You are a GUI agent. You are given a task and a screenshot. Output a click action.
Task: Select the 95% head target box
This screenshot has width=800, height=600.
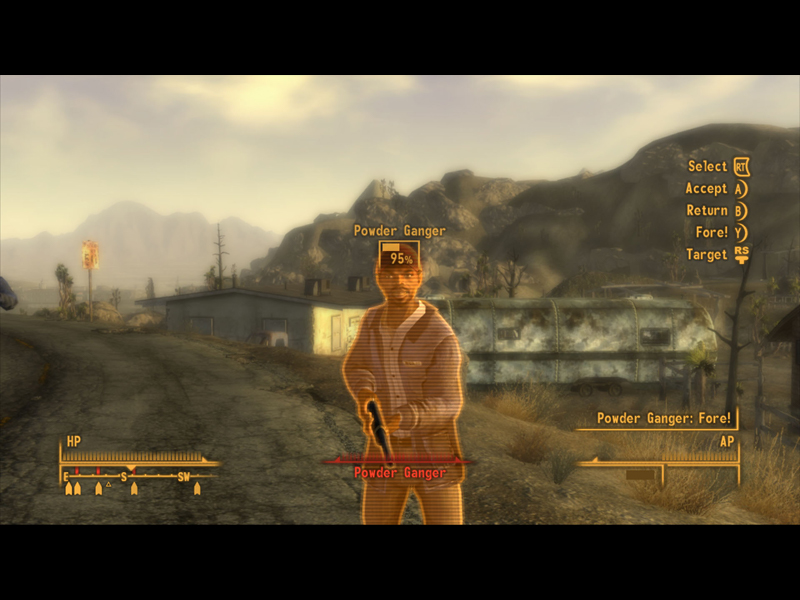399,256
